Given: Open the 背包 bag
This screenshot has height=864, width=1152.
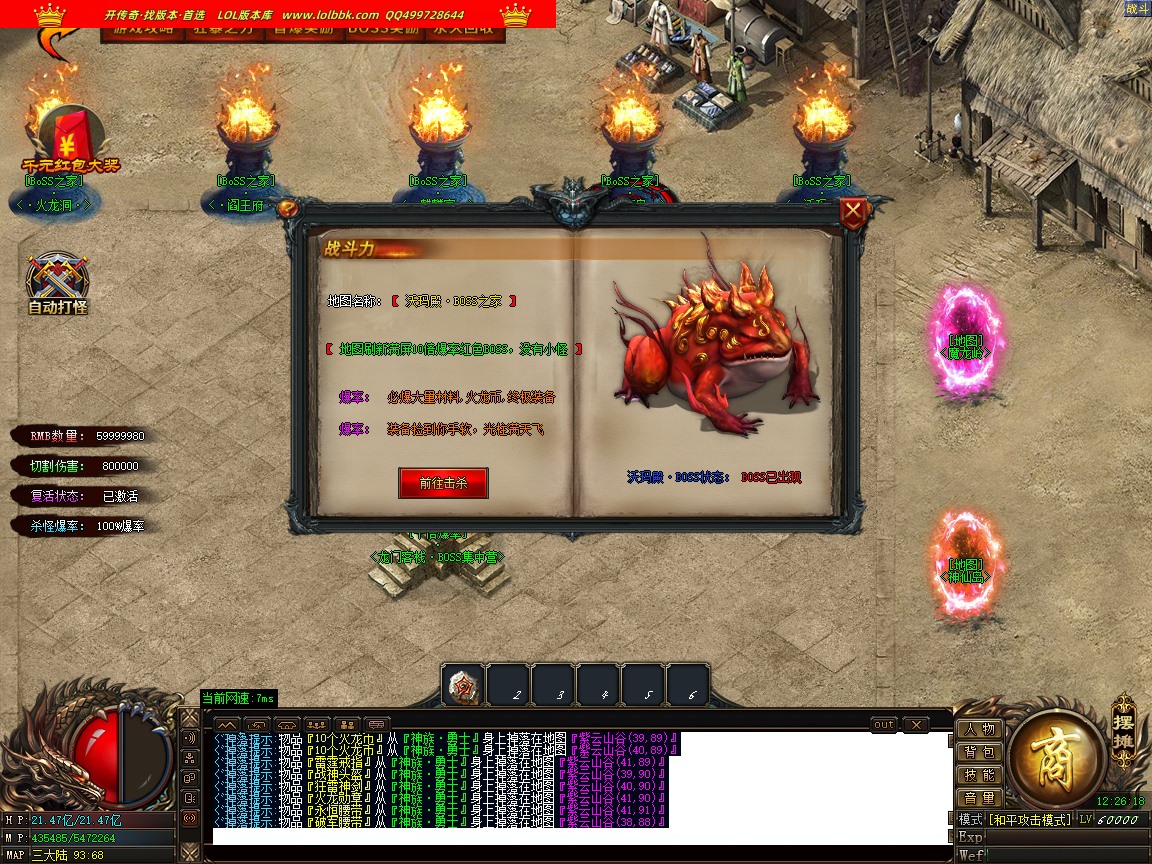Looking at the screenshot, I should (979, 752).
